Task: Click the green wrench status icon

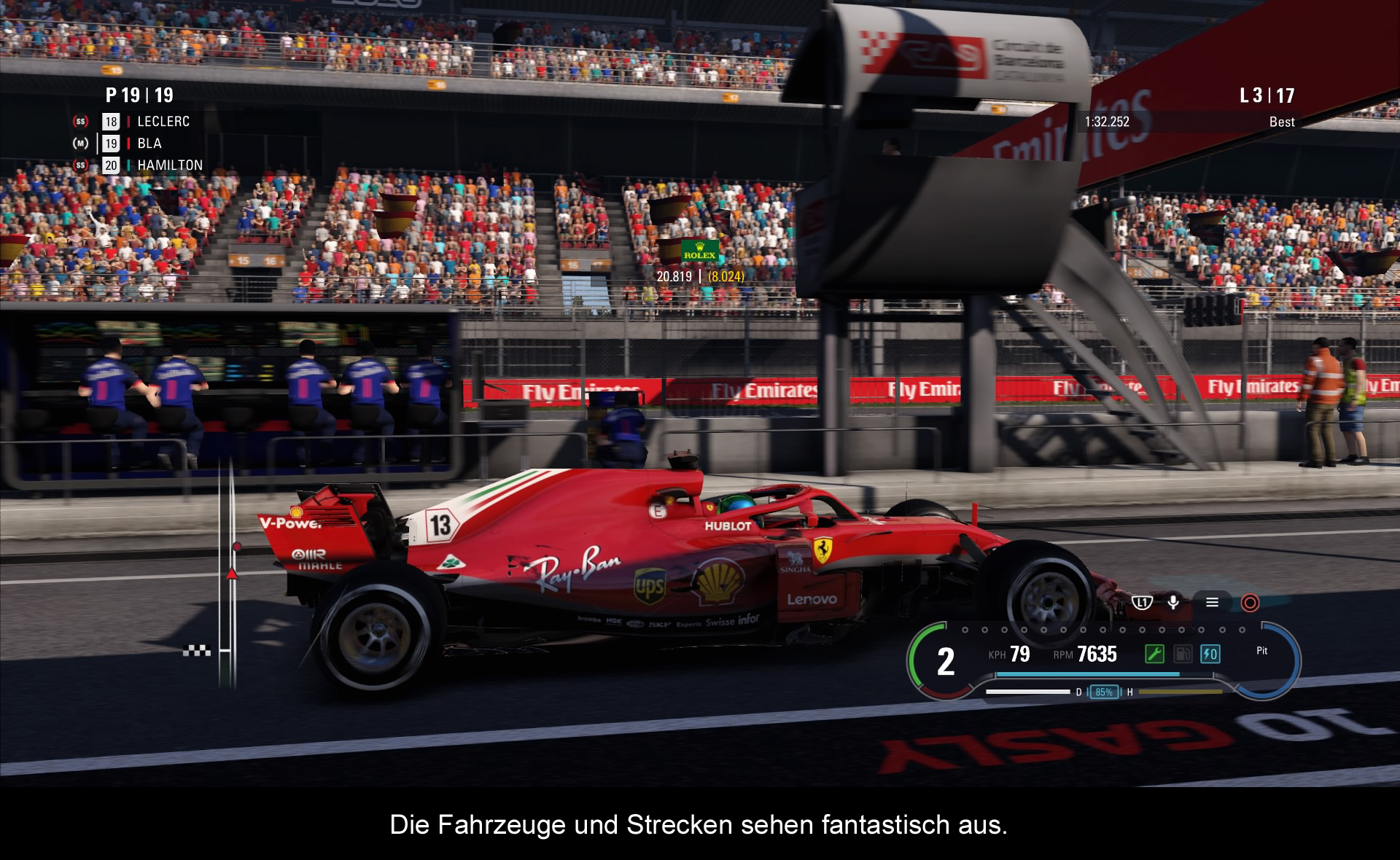Action: 1154,654
